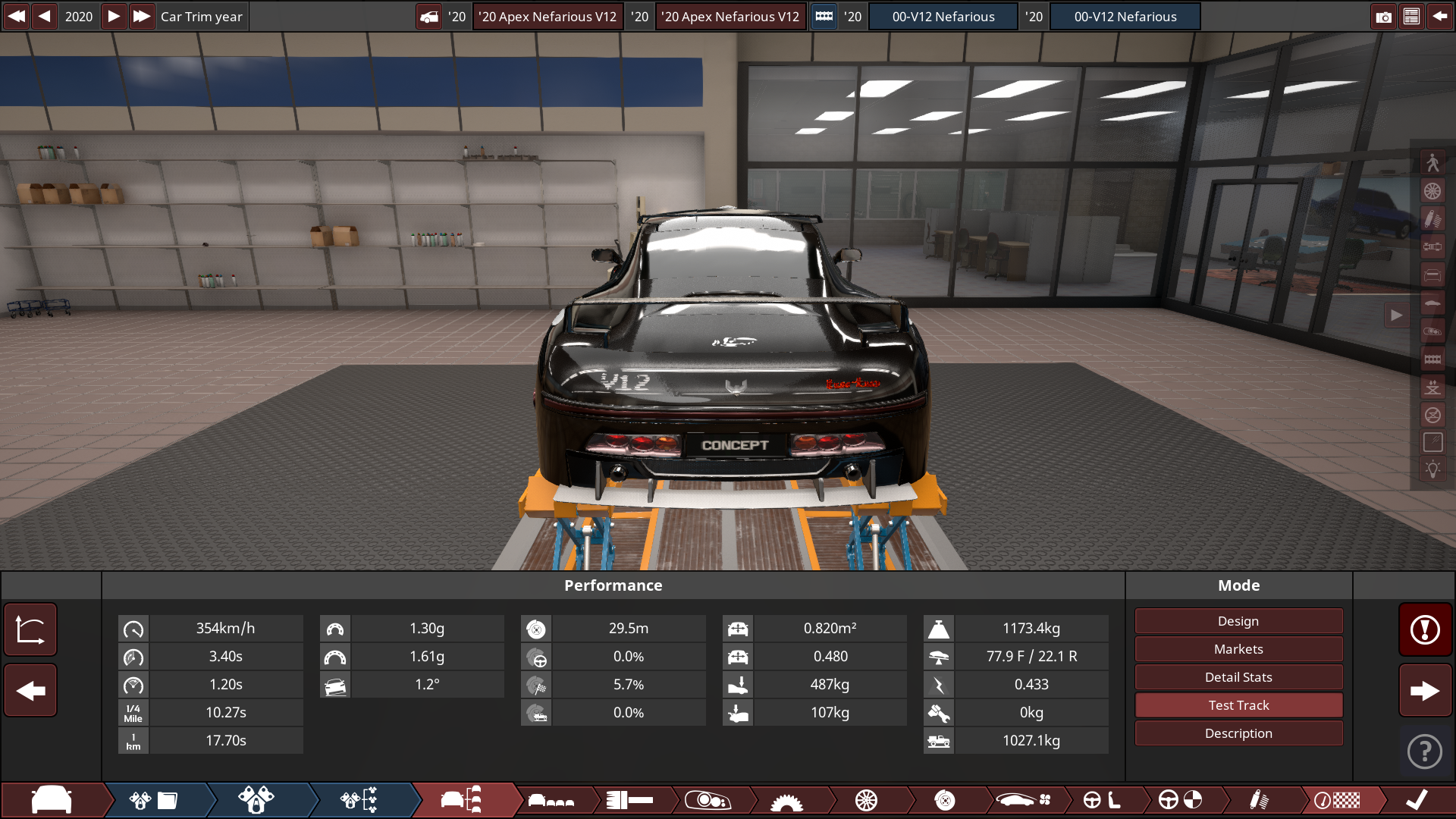
Task: Select the gearing tab on the bottom toolbar
Action: 631,800
